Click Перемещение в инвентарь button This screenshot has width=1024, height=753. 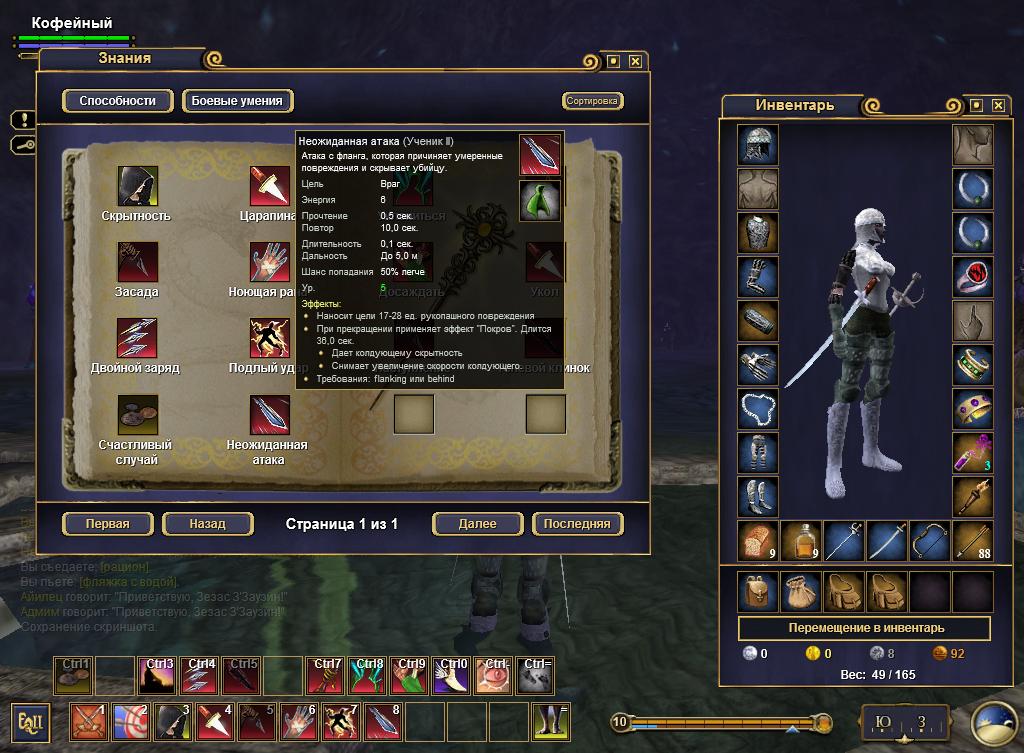(864, 628)
